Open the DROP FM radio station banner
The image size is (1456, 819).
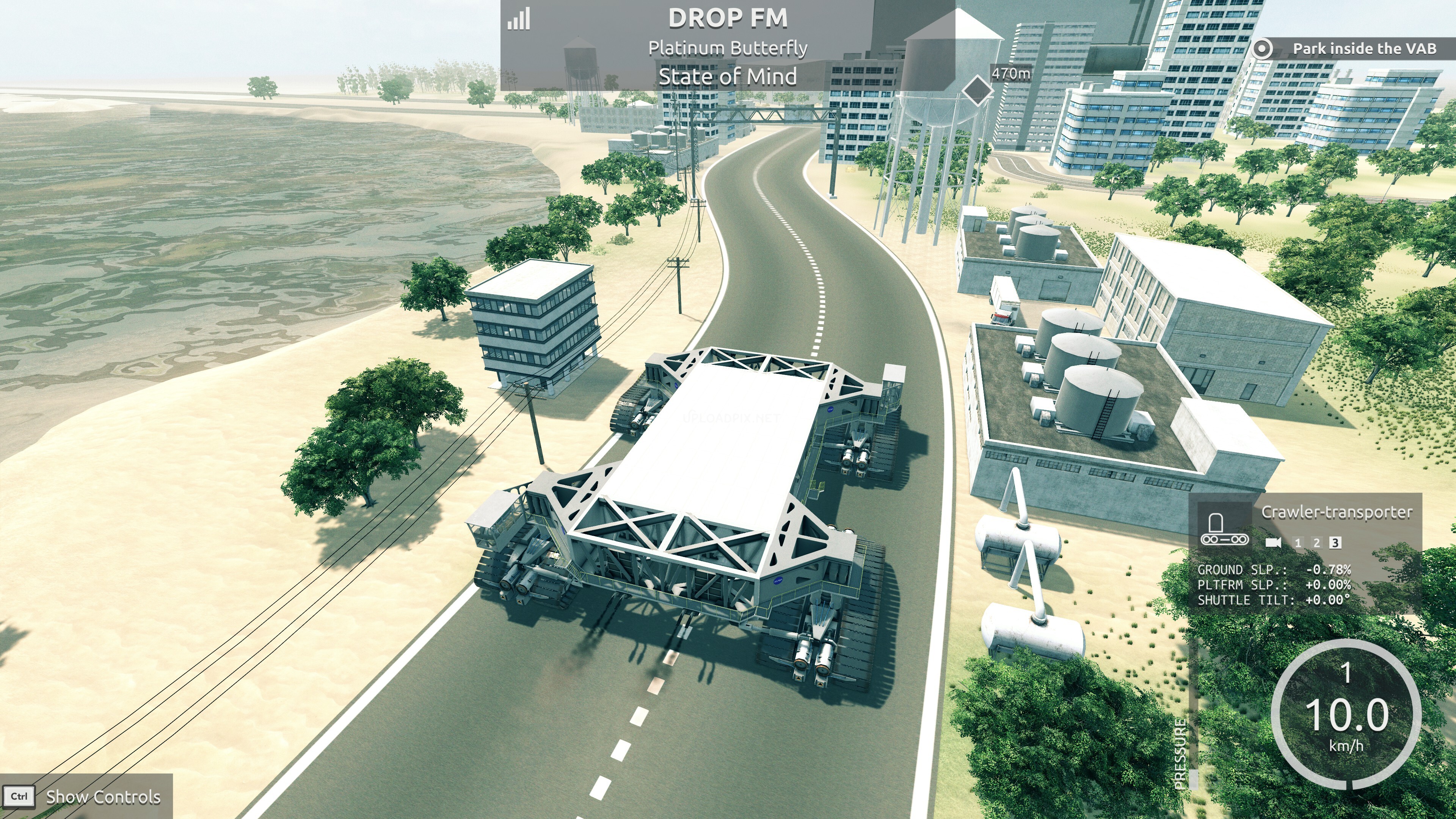(728, 18)
